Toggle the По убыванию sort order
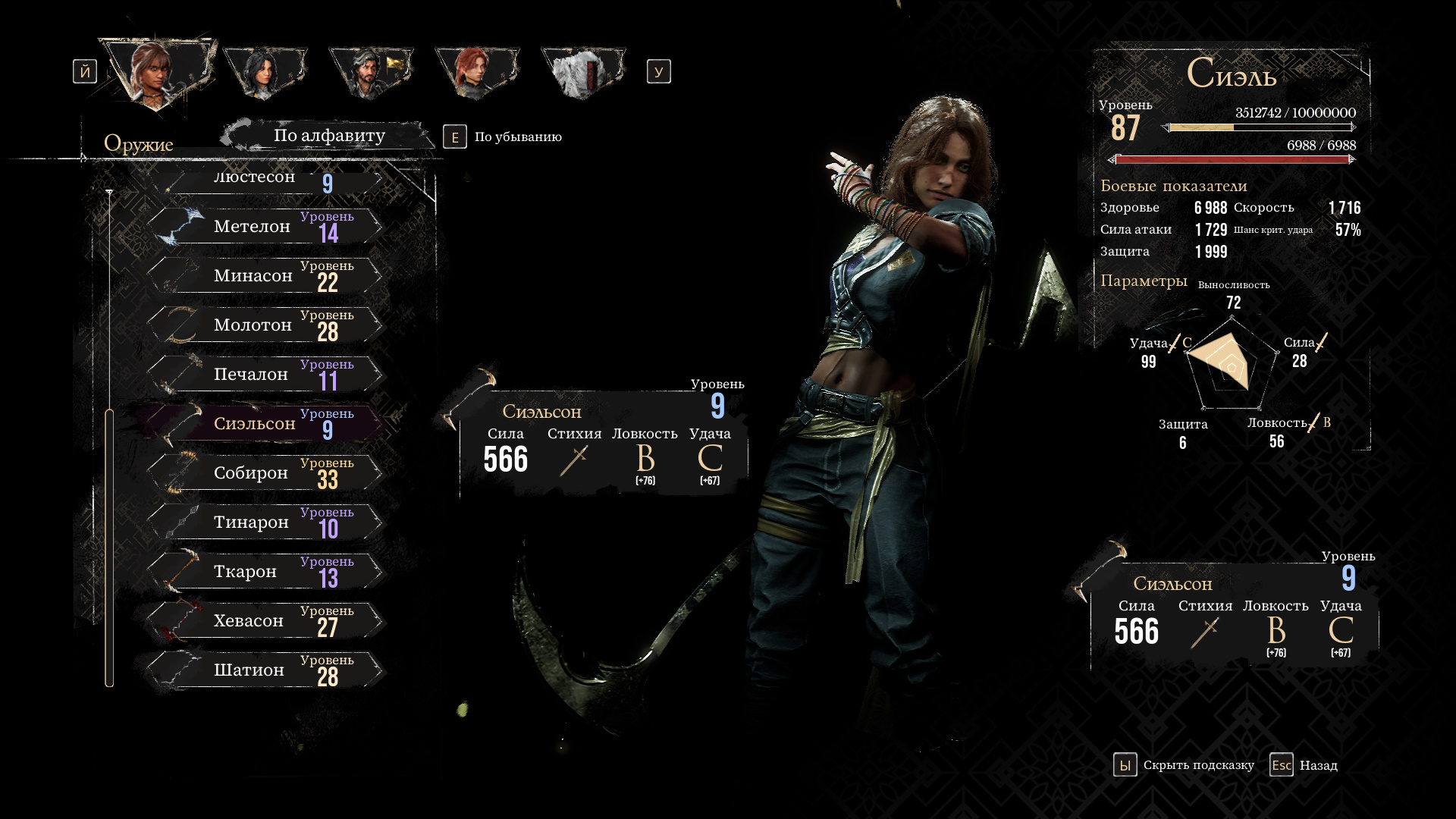This screenshot has width=1456, height=819. (x=504, y=137)
